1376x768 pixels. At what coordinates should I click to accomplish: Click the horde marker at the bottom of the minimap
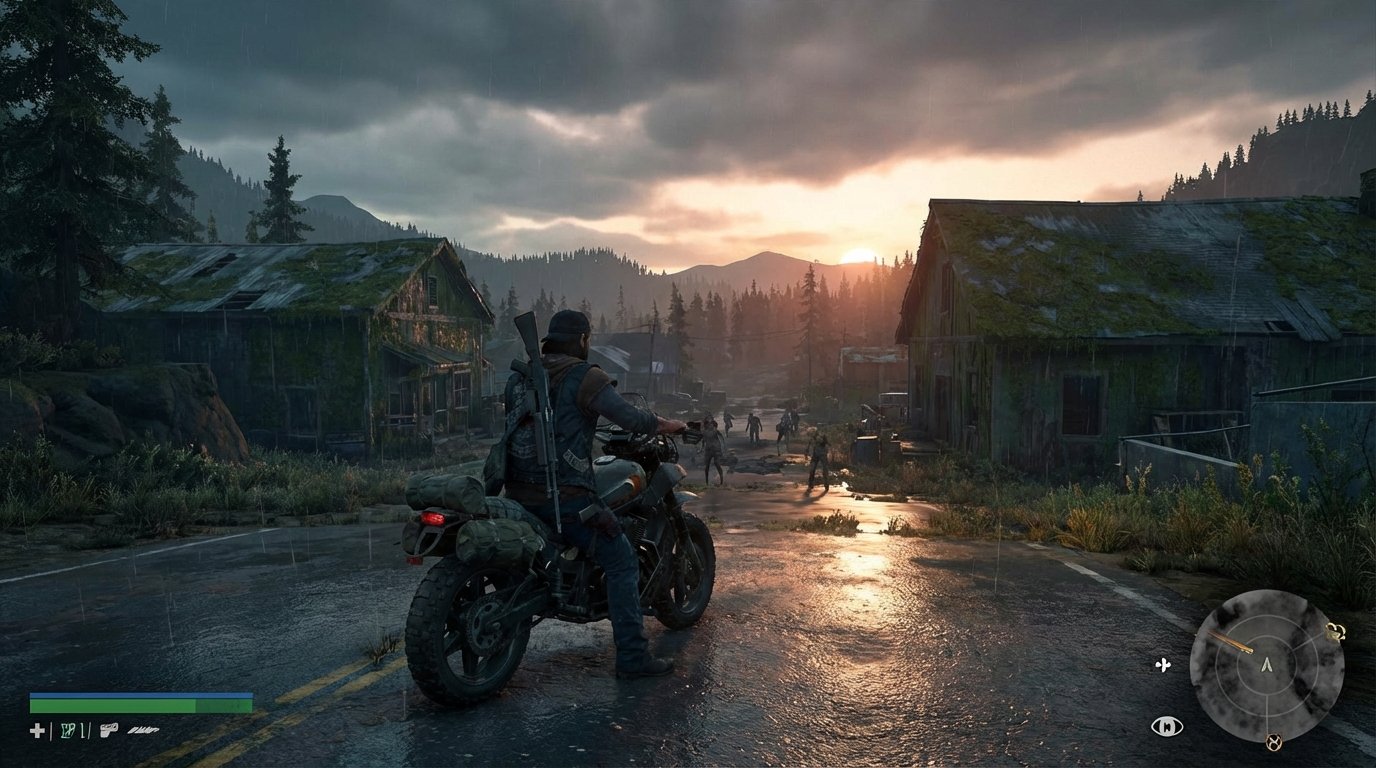click(1273, 742)
